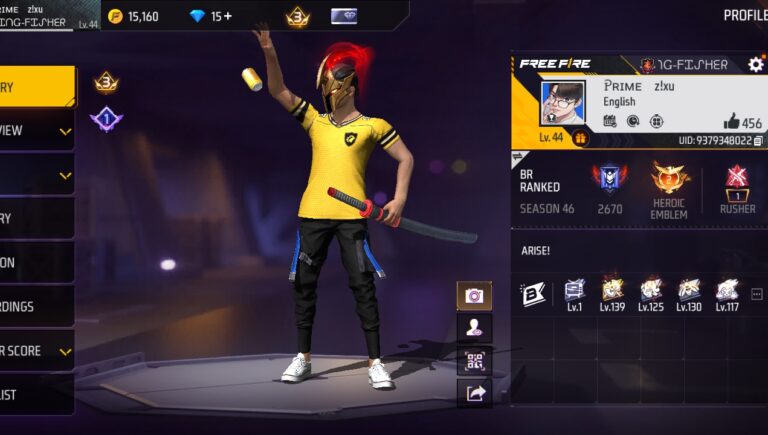Viewport: 768px width, 435px height.
Task: Give a like with the thumbs-up
Action: click(731, 122)
